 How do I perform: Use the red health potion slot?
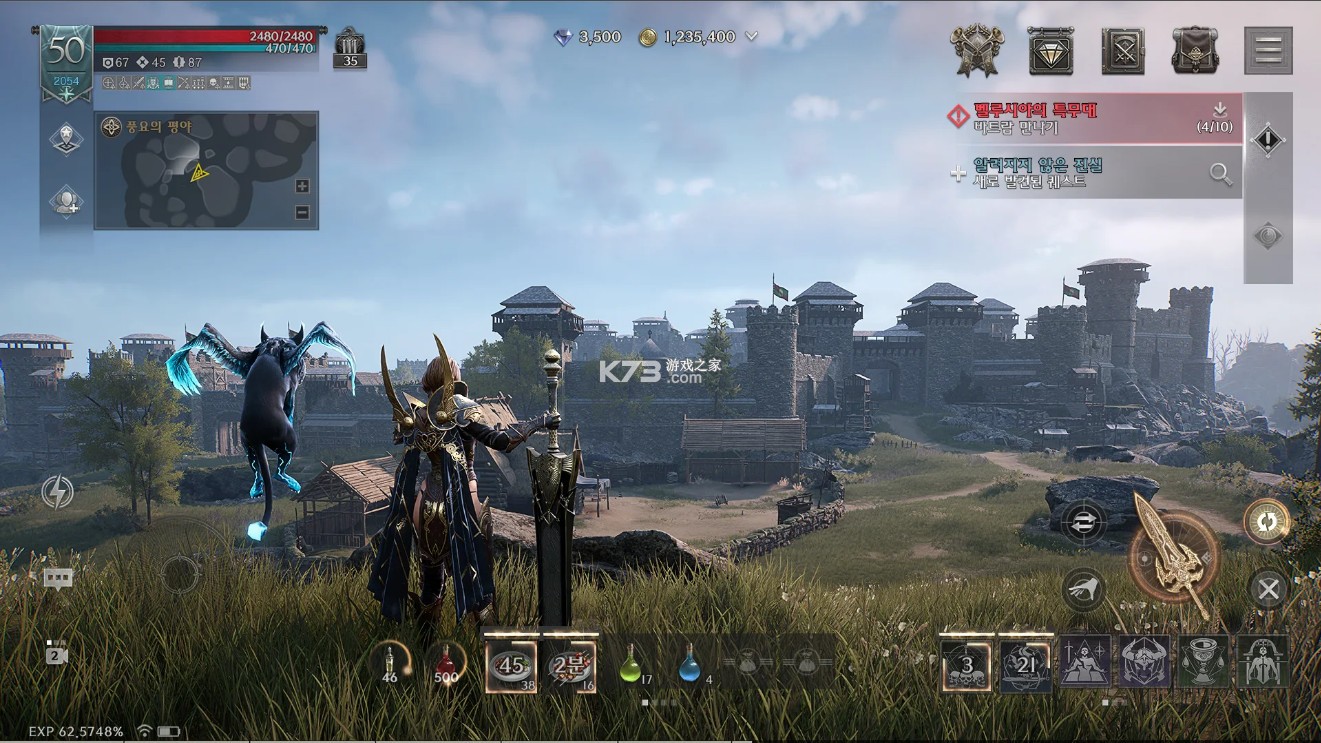click(446, 664)
